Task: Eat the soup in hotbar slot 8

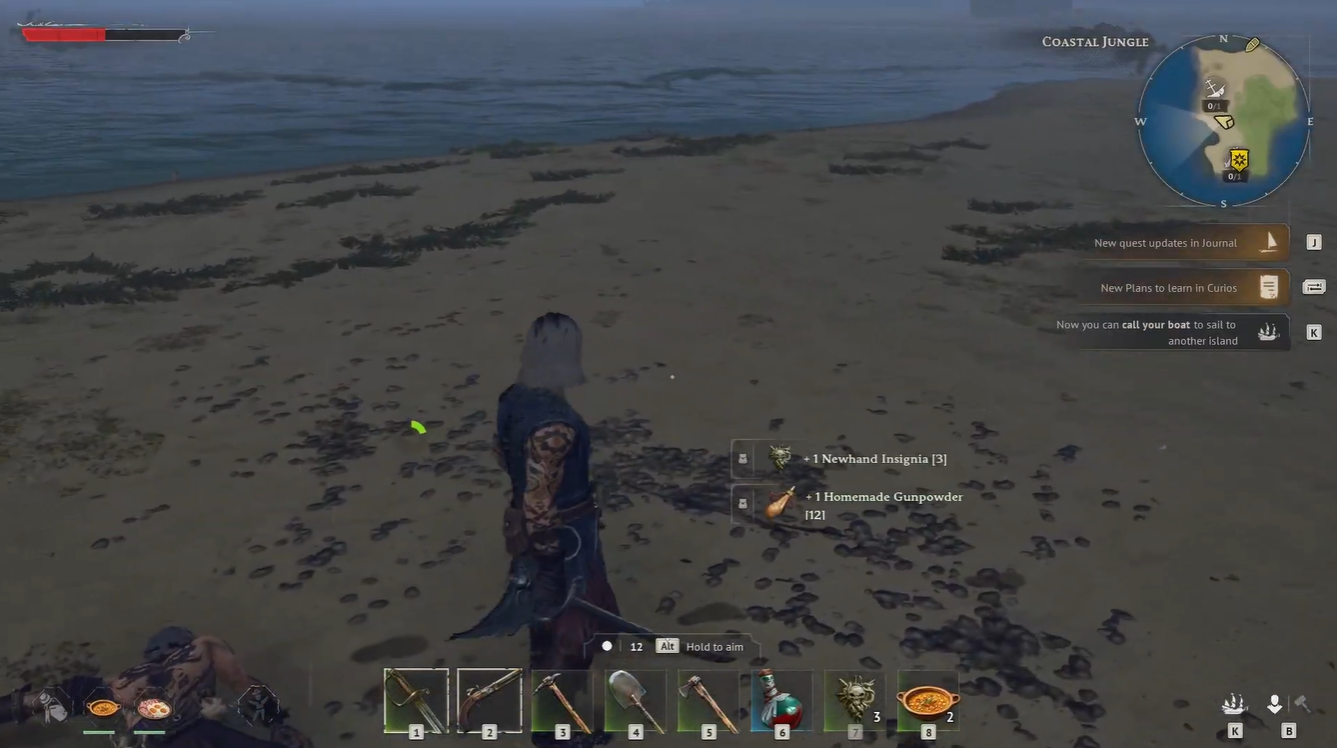Action: [926, 698]
